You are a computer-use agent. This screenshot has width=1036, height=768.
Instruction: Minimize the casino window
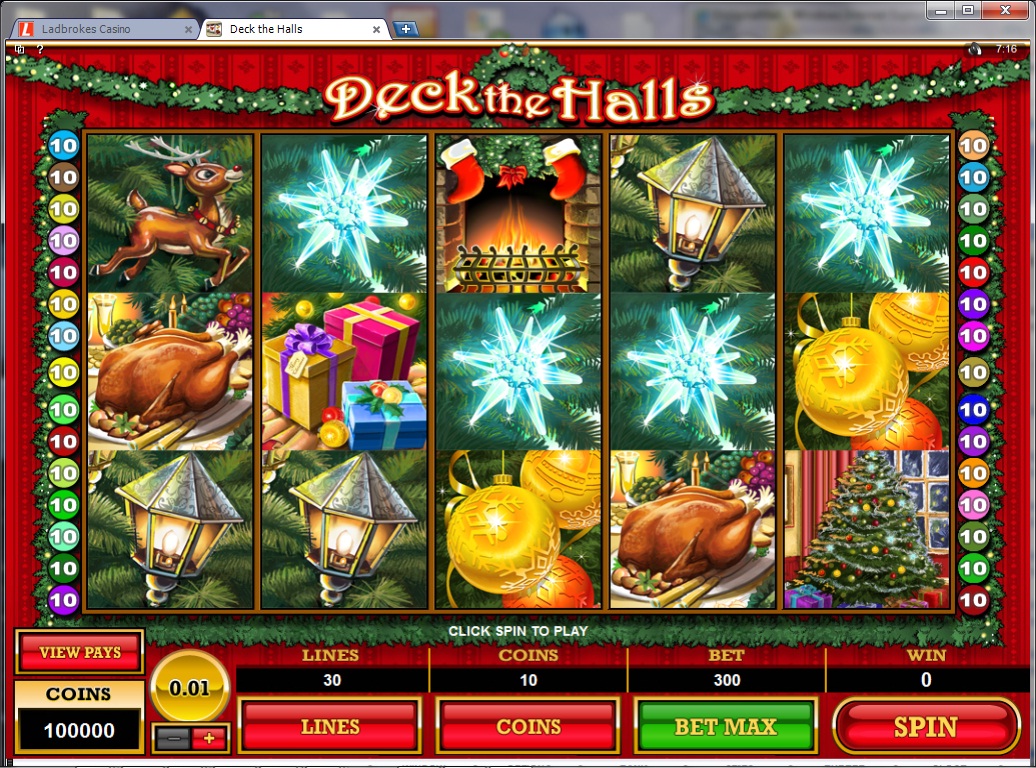(941, 10)
